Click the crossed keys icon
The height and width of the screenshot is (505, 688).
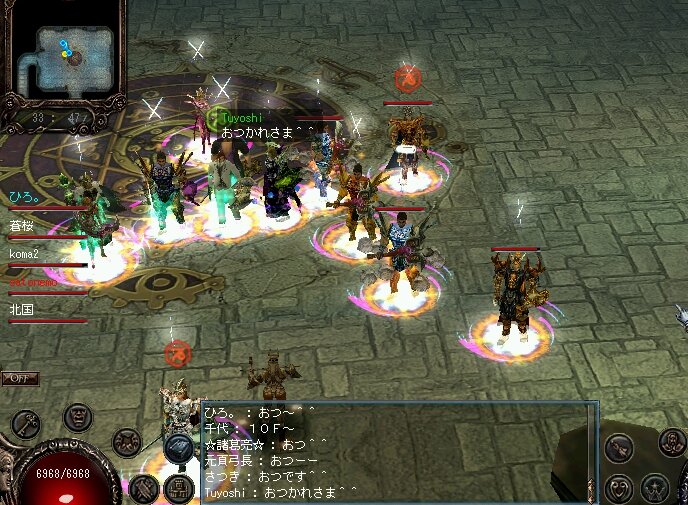[28, 425]
